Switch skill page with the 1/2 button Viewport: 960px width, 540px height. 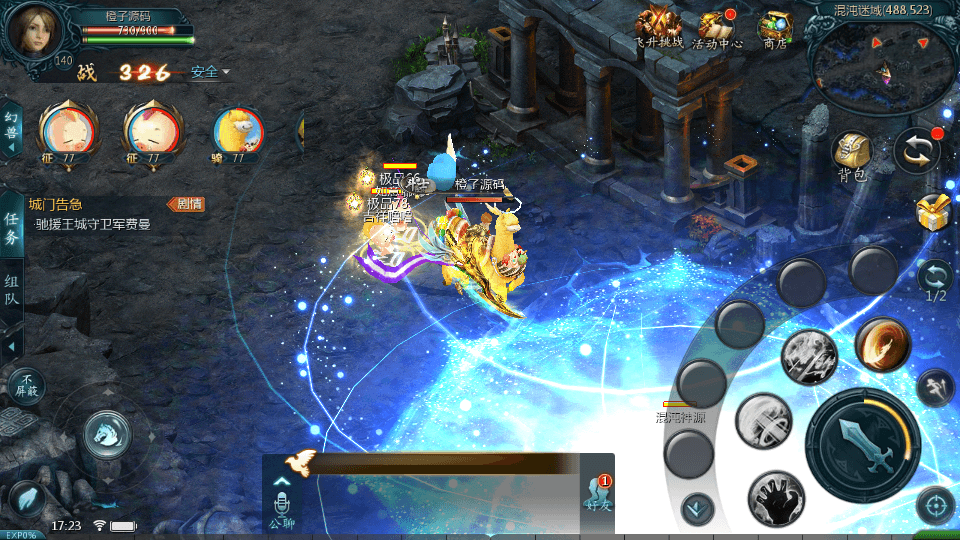pos(935,281)
